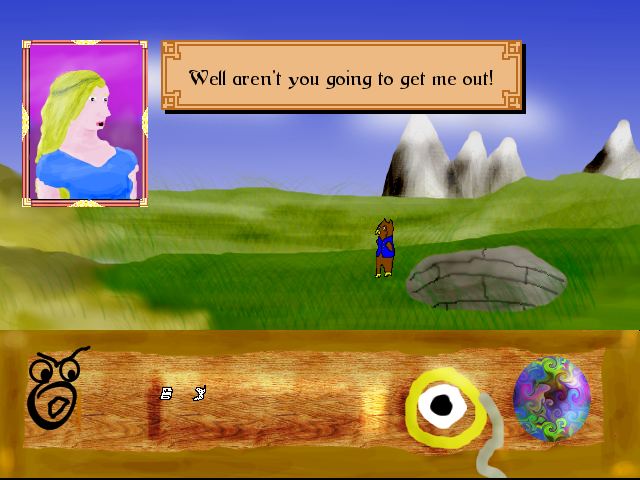Click the shouting face talk icon
640x480 pixels.
pos(55,388)
